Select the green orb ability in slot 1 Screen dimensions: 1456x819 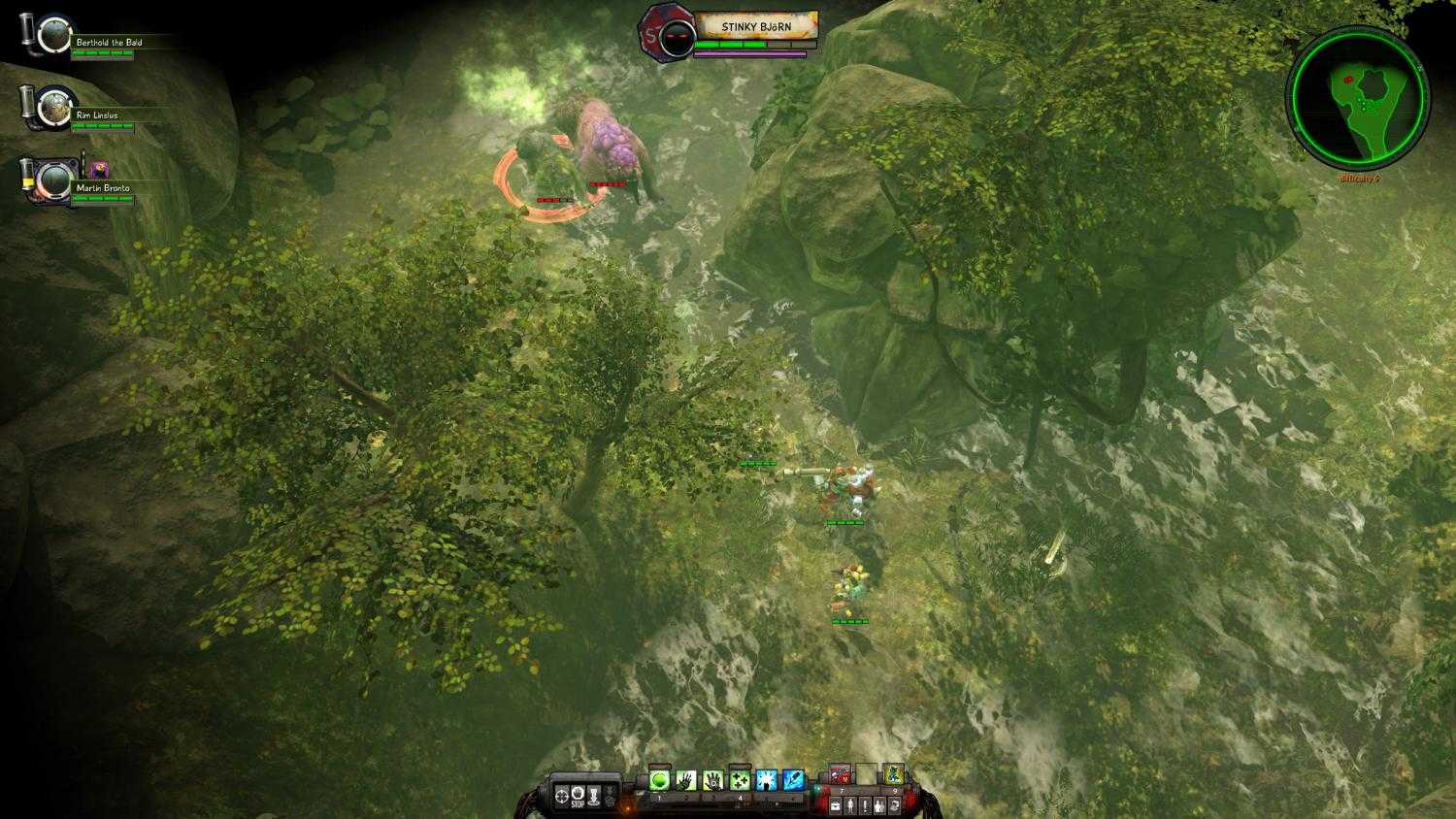(659, 780)
